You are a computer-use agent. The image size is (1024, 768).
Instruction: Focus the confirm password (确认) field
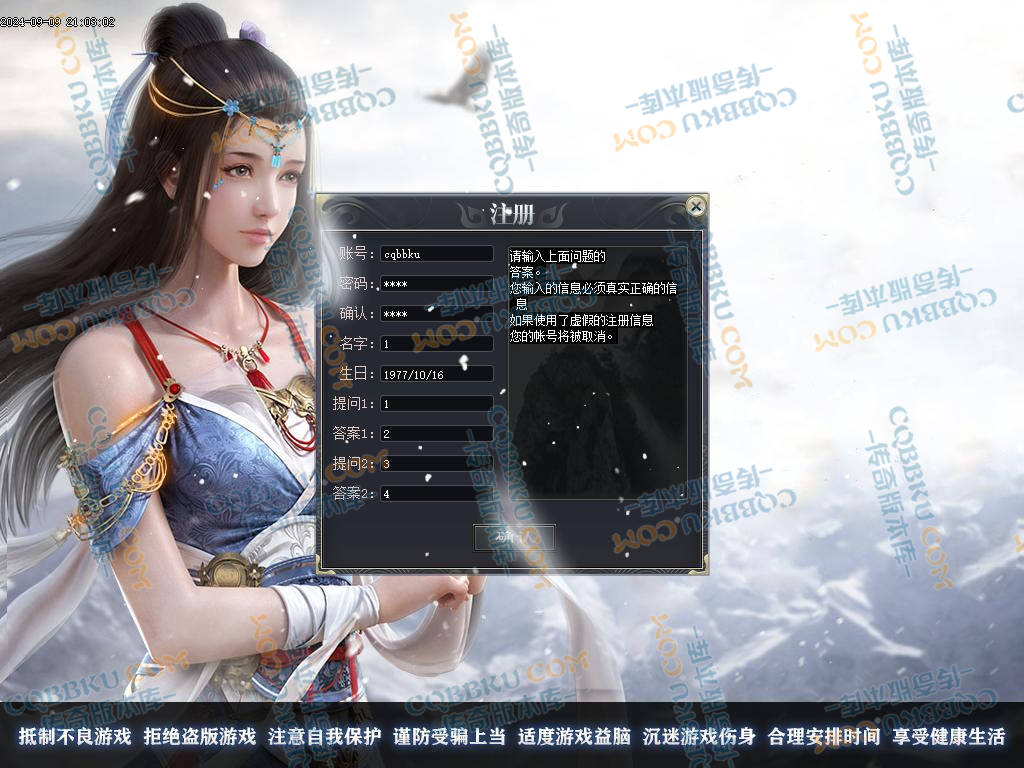pos(437,314)
